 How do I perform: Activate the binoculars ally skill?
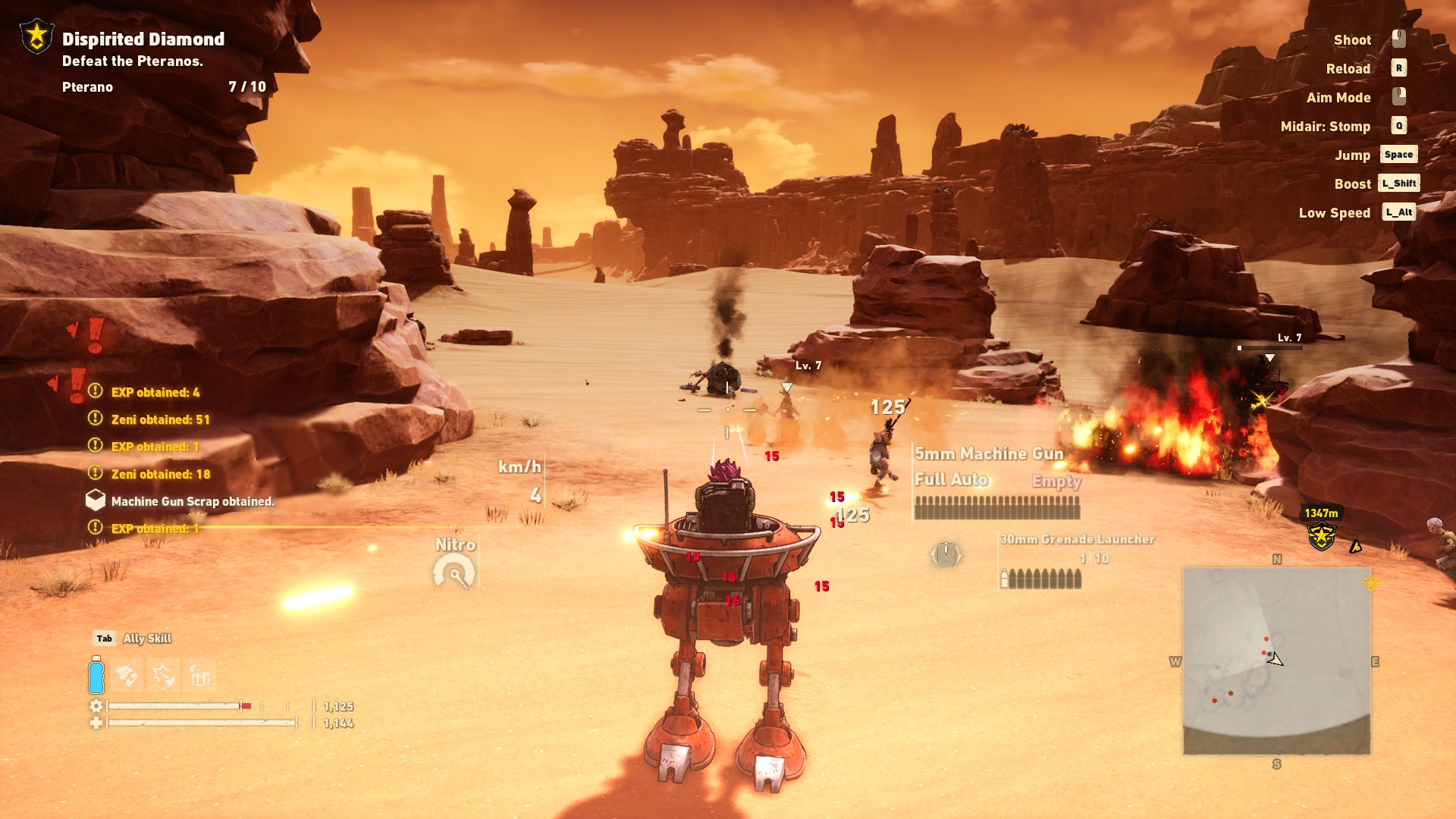coord(127,675)
